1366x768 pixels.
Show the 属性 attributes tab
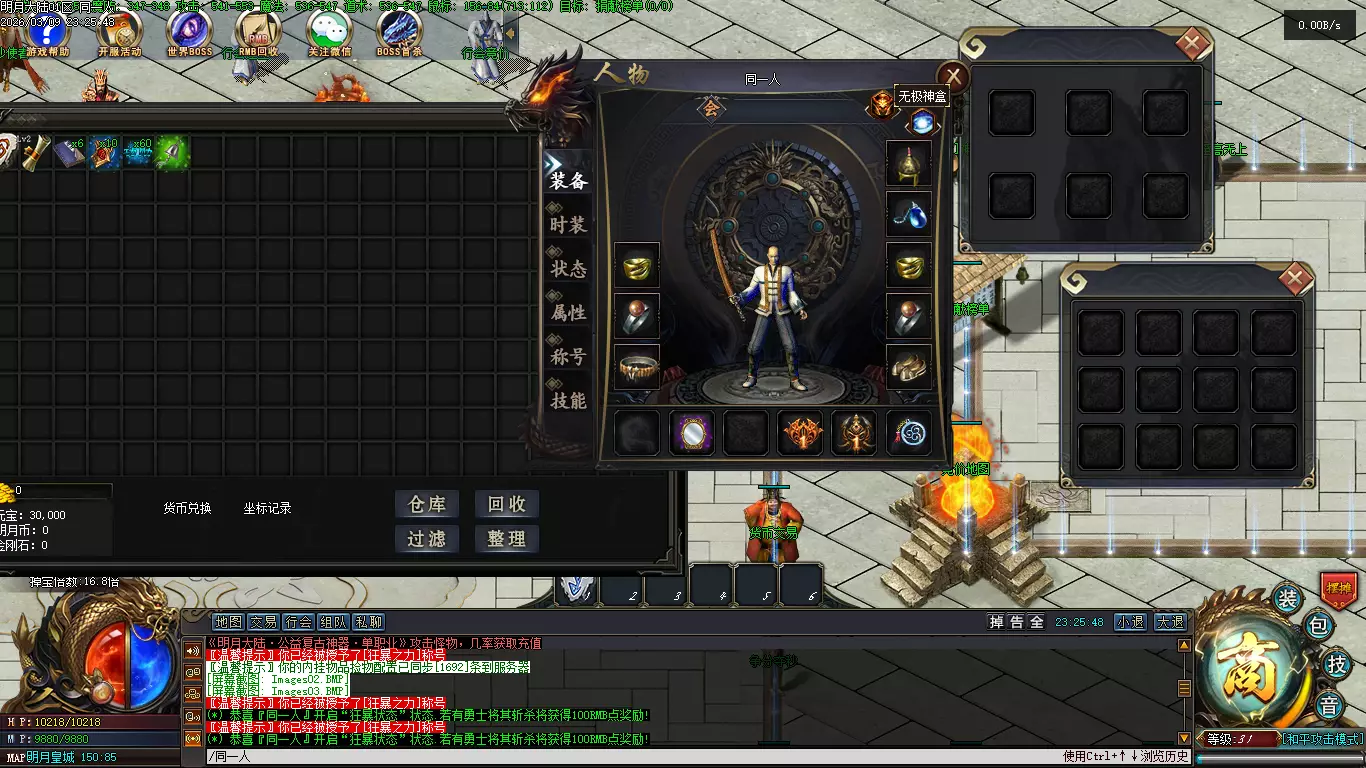(x=567, y=313)
